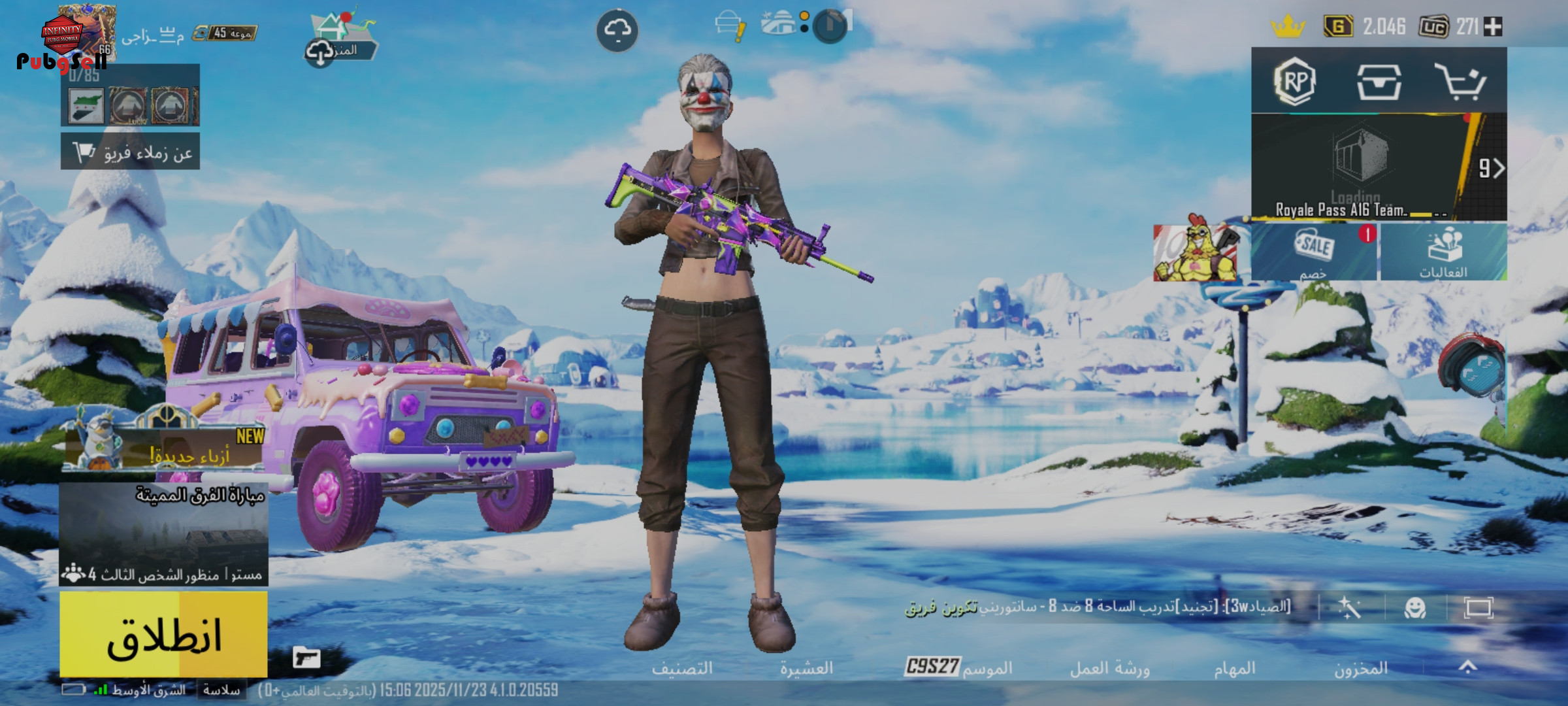Image resolution: width=1568 pixels, height=706 pixels.
Task: Open the SALE discount panel
Action: [x=1314, y=252]
